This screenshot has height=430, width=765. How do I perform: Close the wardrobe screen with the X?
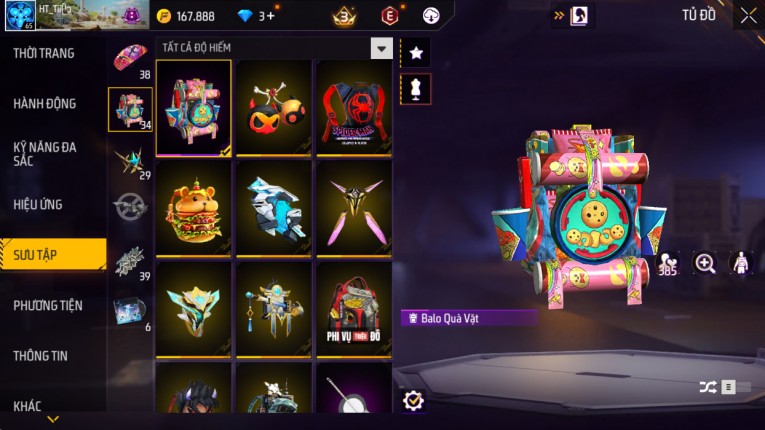point(748,15)
